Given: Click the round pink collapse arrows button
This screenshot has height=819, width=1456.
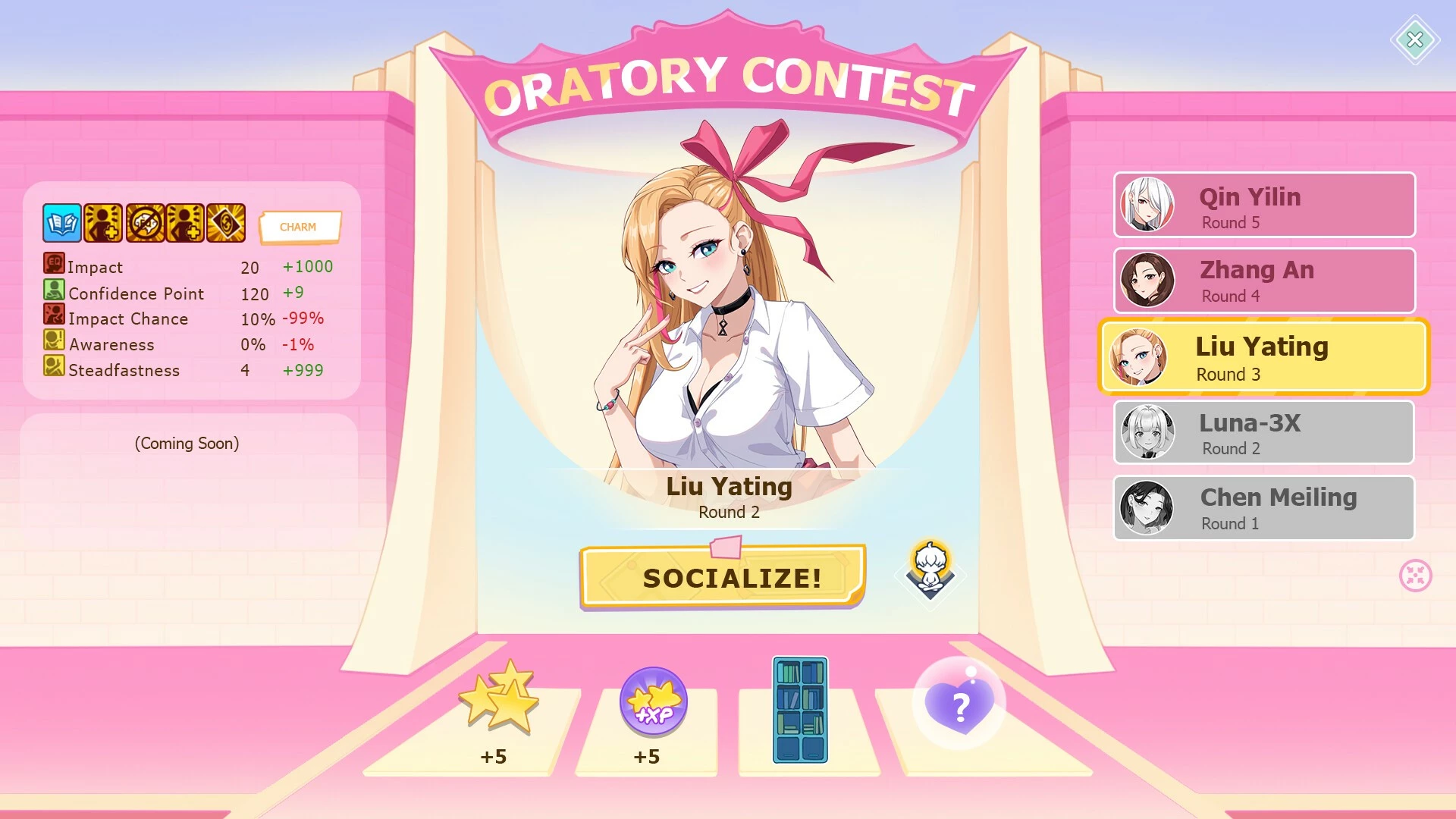Looking at the screenshot, I should tap(1415, 576).
